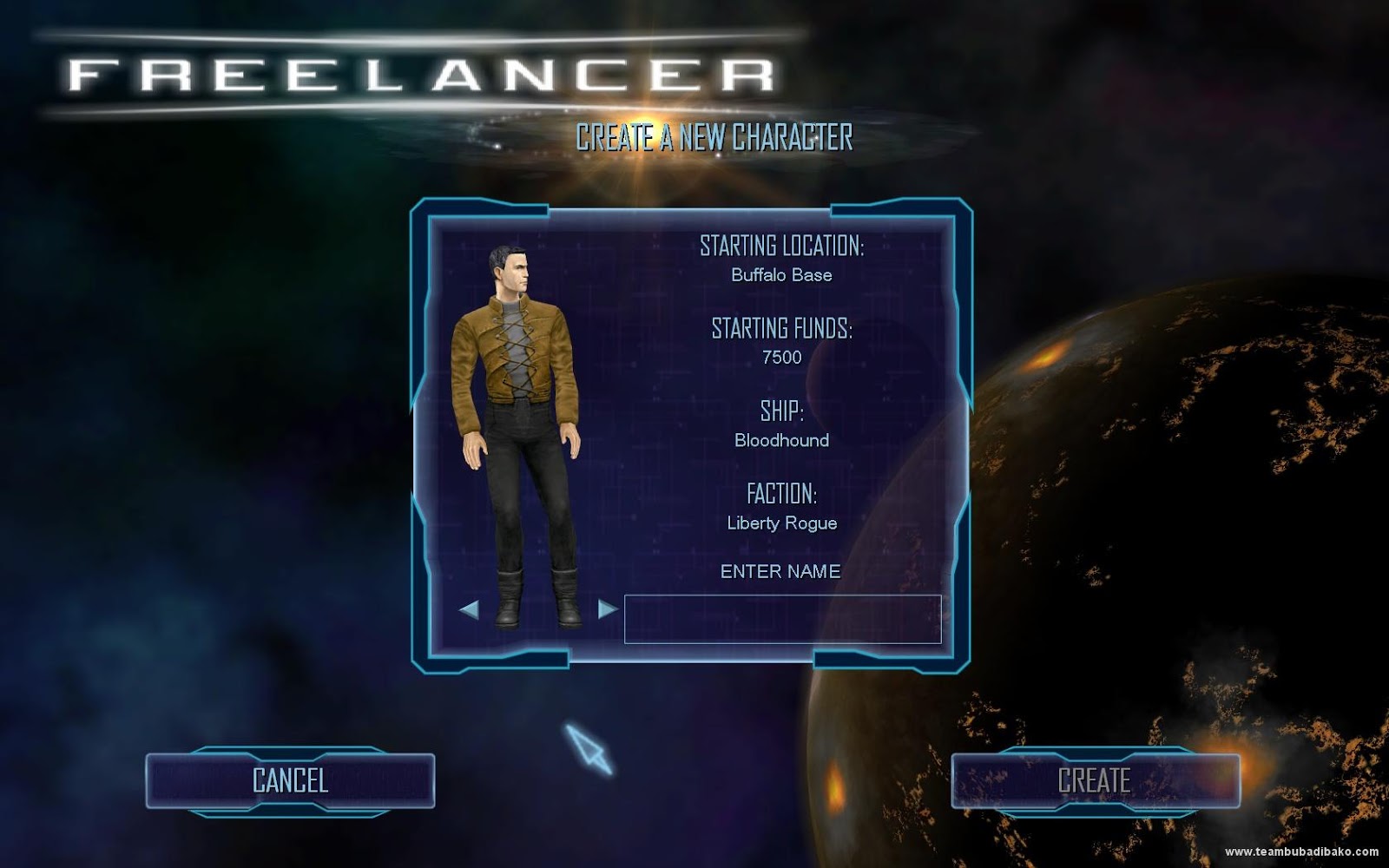Click the Liberty Rogue faction label
The image size is (1389, 868).
[782, 523]
